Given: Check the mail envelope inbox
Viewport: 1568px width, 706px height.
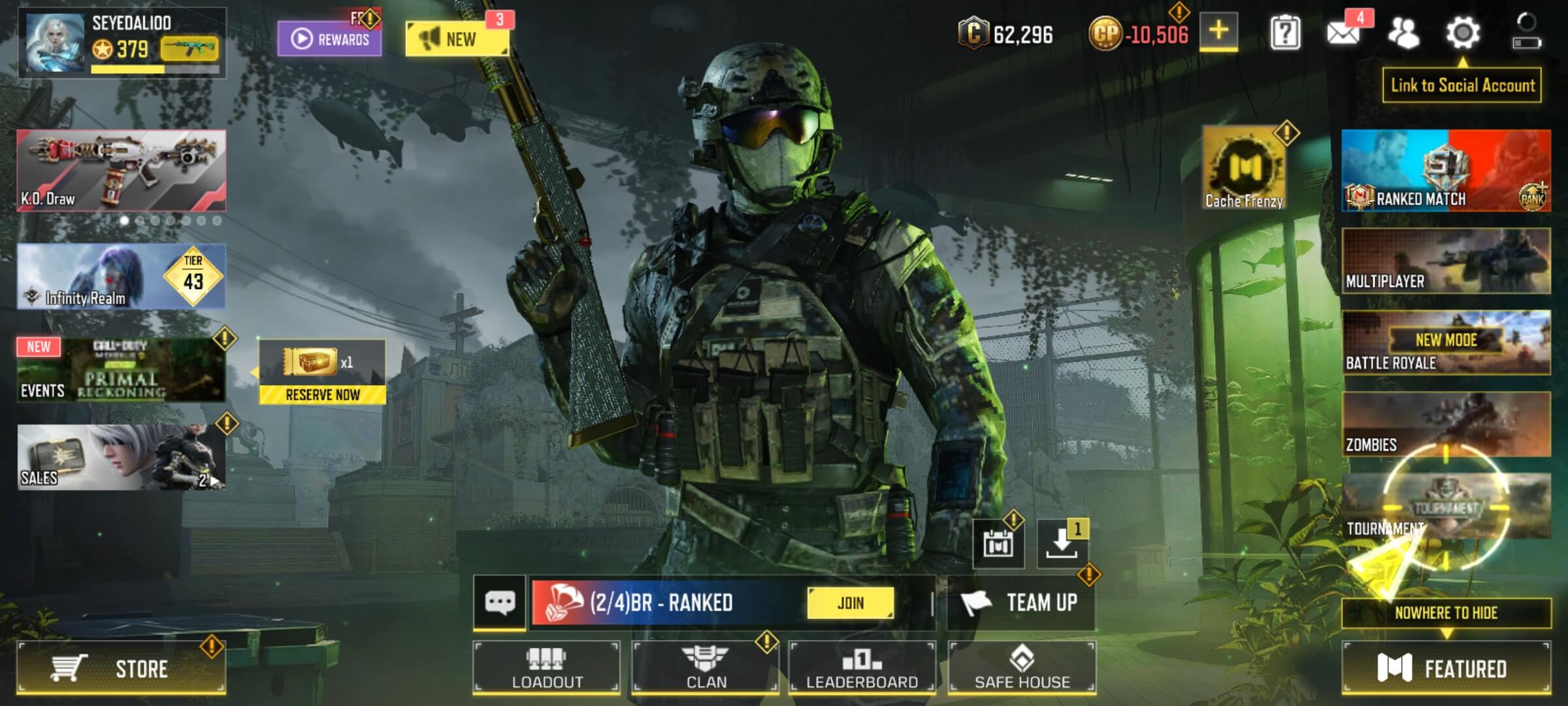Looking at the screenshot, I should [1343, 33].
